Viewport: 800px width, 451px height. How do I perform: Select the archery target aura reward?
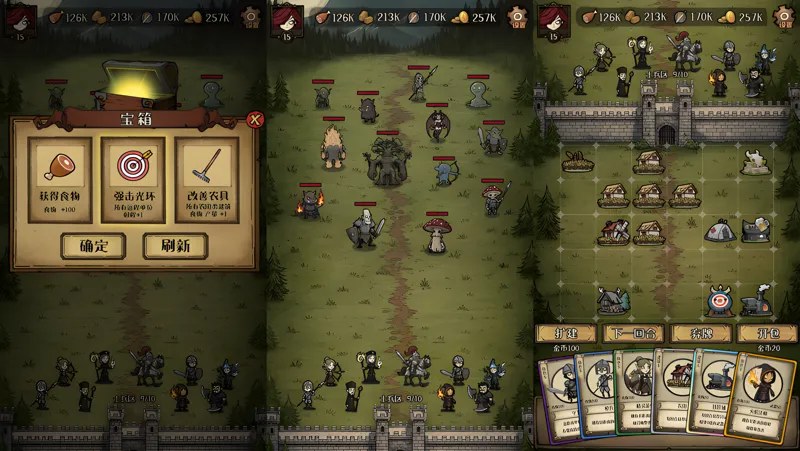click(133, 179)
